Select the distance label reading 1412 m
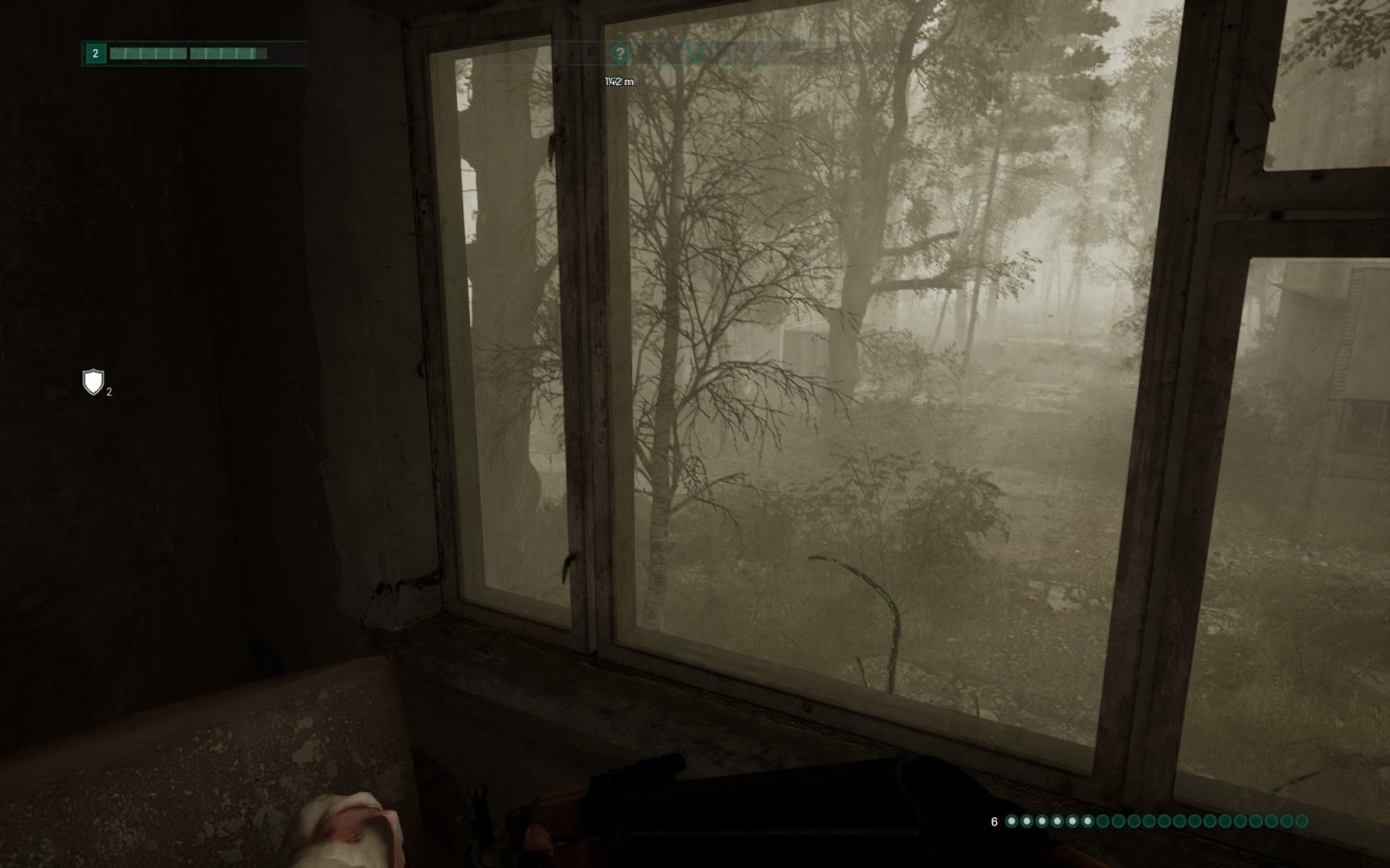The height and width of the screenshot is (868, 1390). (x=617, y=82)
